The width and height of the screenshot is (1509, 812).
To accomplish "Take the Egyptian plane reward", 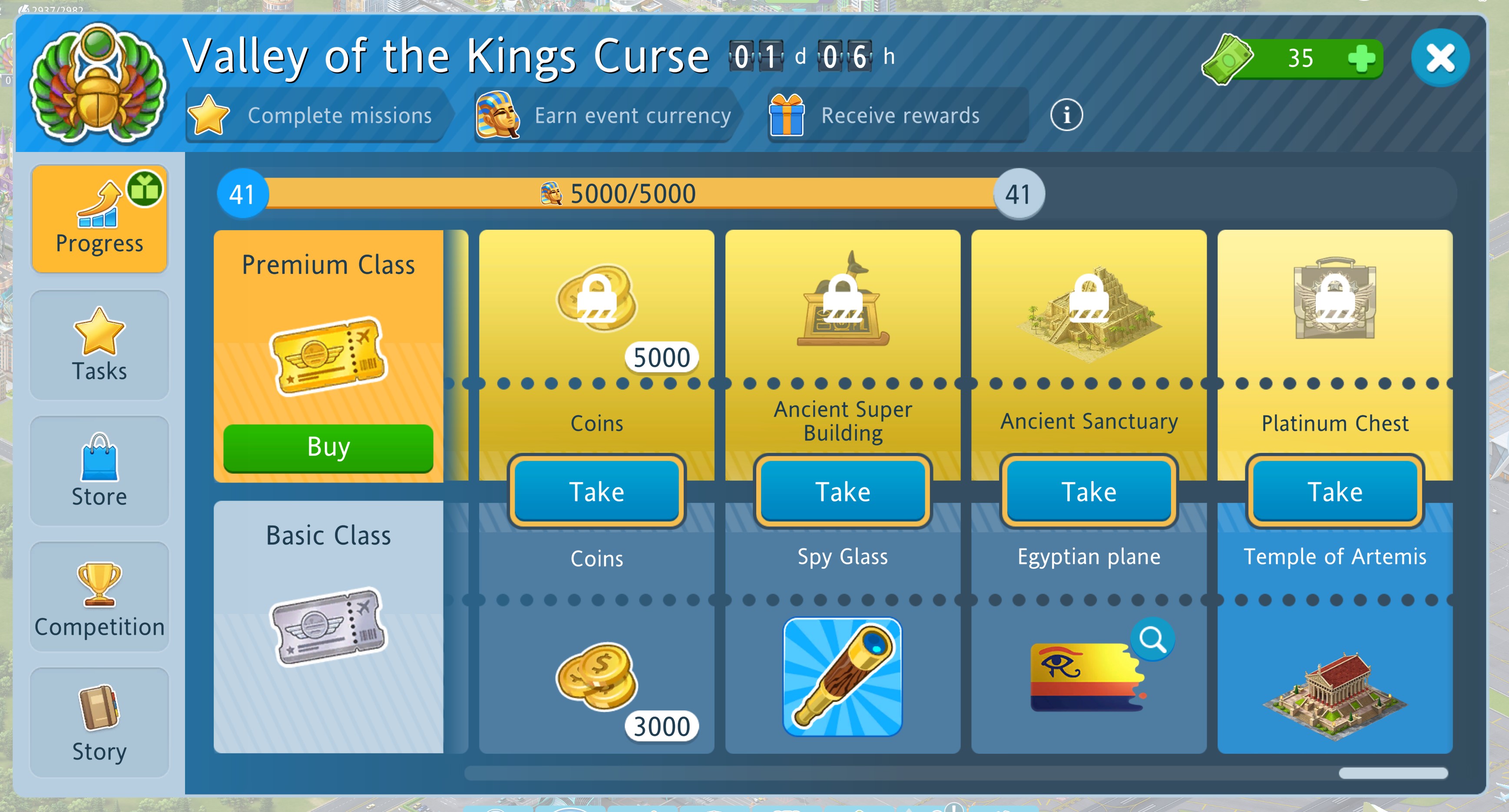I will click(1089, 491).
